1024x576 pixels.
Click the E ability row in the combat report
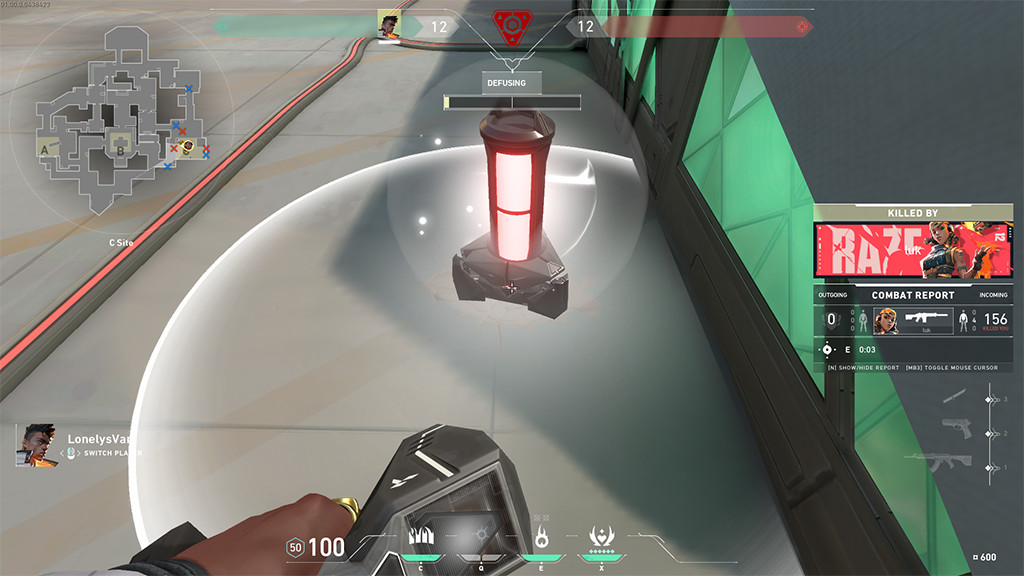pos(850,350)
